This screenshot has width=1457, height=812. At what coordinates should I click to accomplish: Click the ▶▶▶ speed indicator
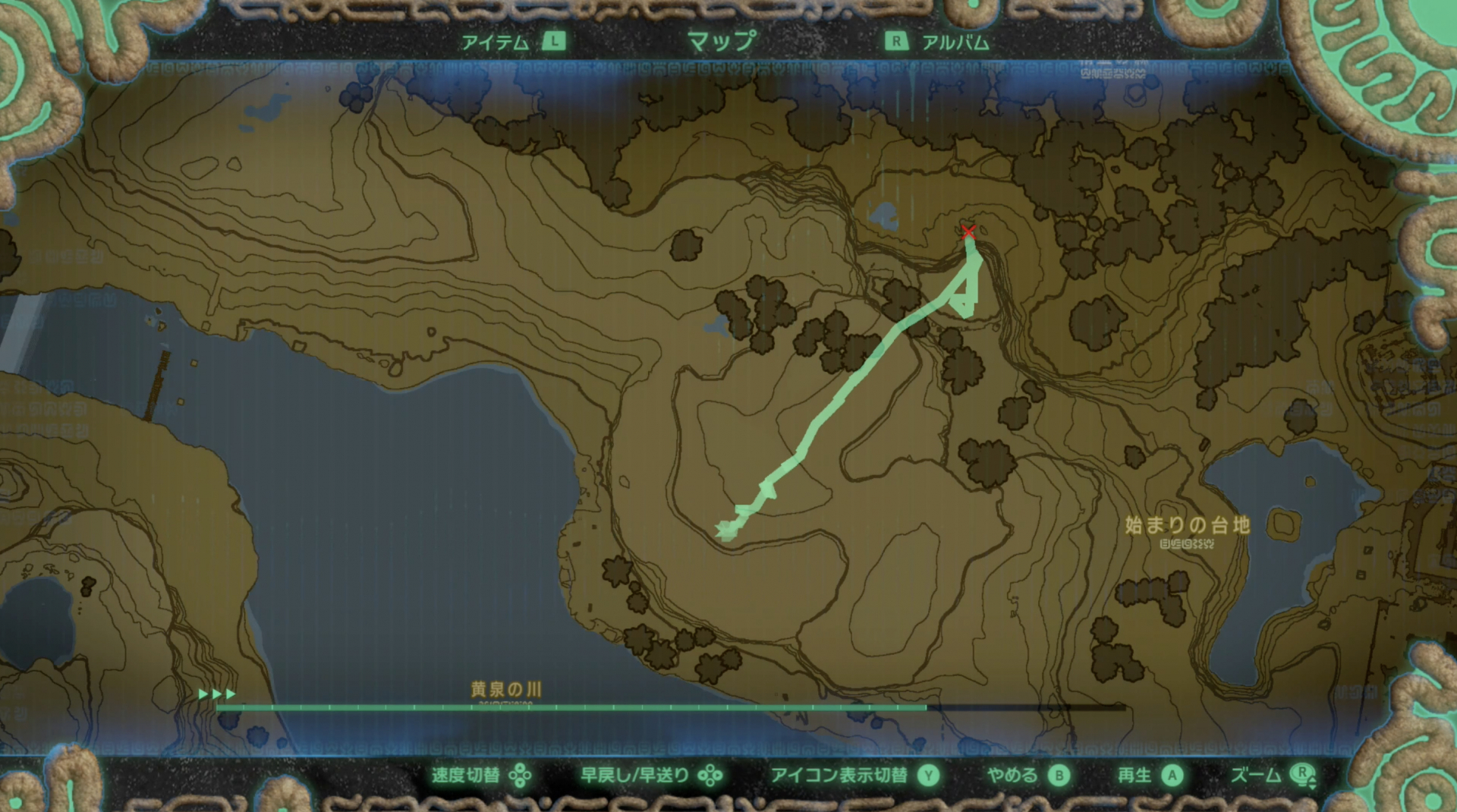pos(216,693)
